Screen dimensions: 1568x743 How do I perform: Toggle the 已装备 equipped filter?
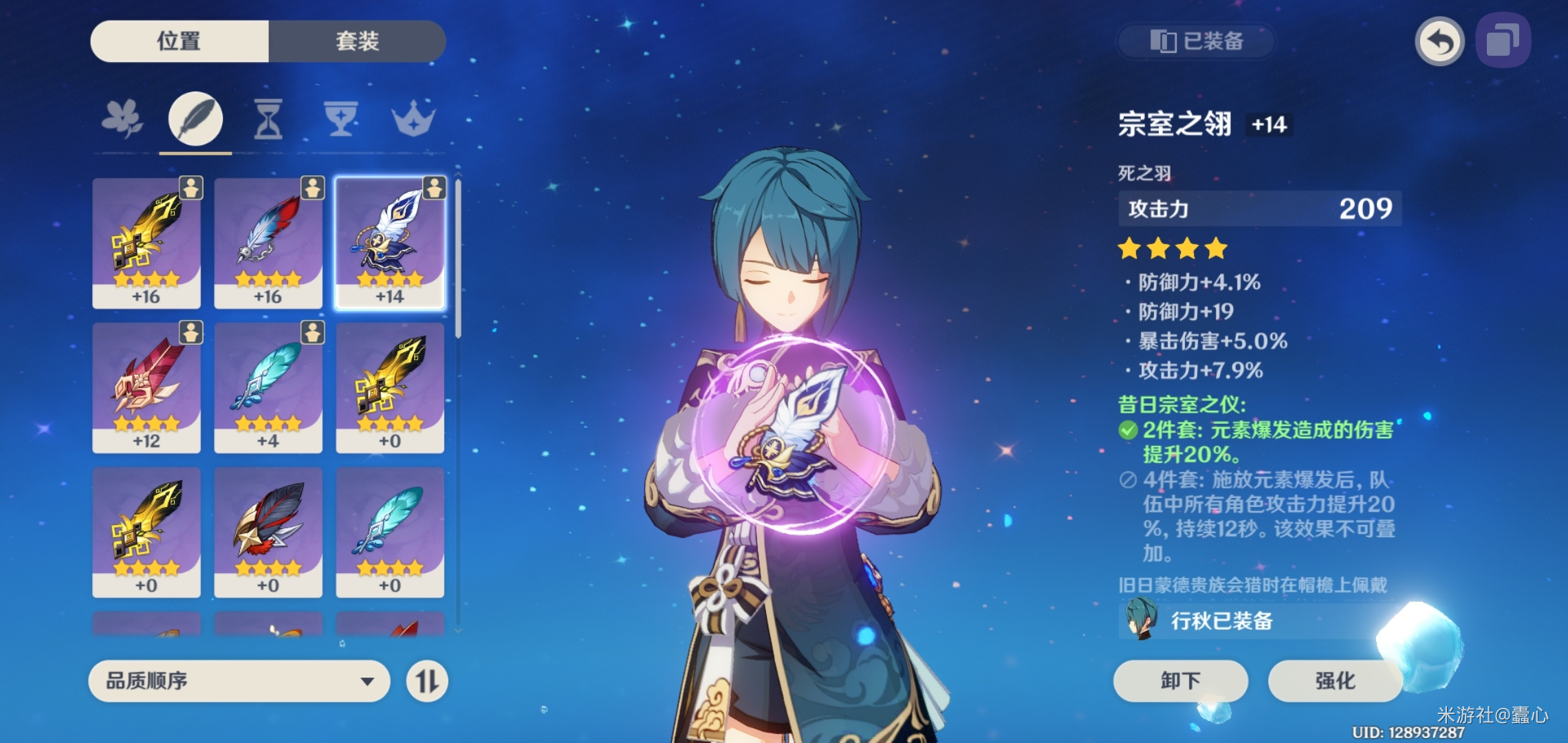coord(1197,41)
